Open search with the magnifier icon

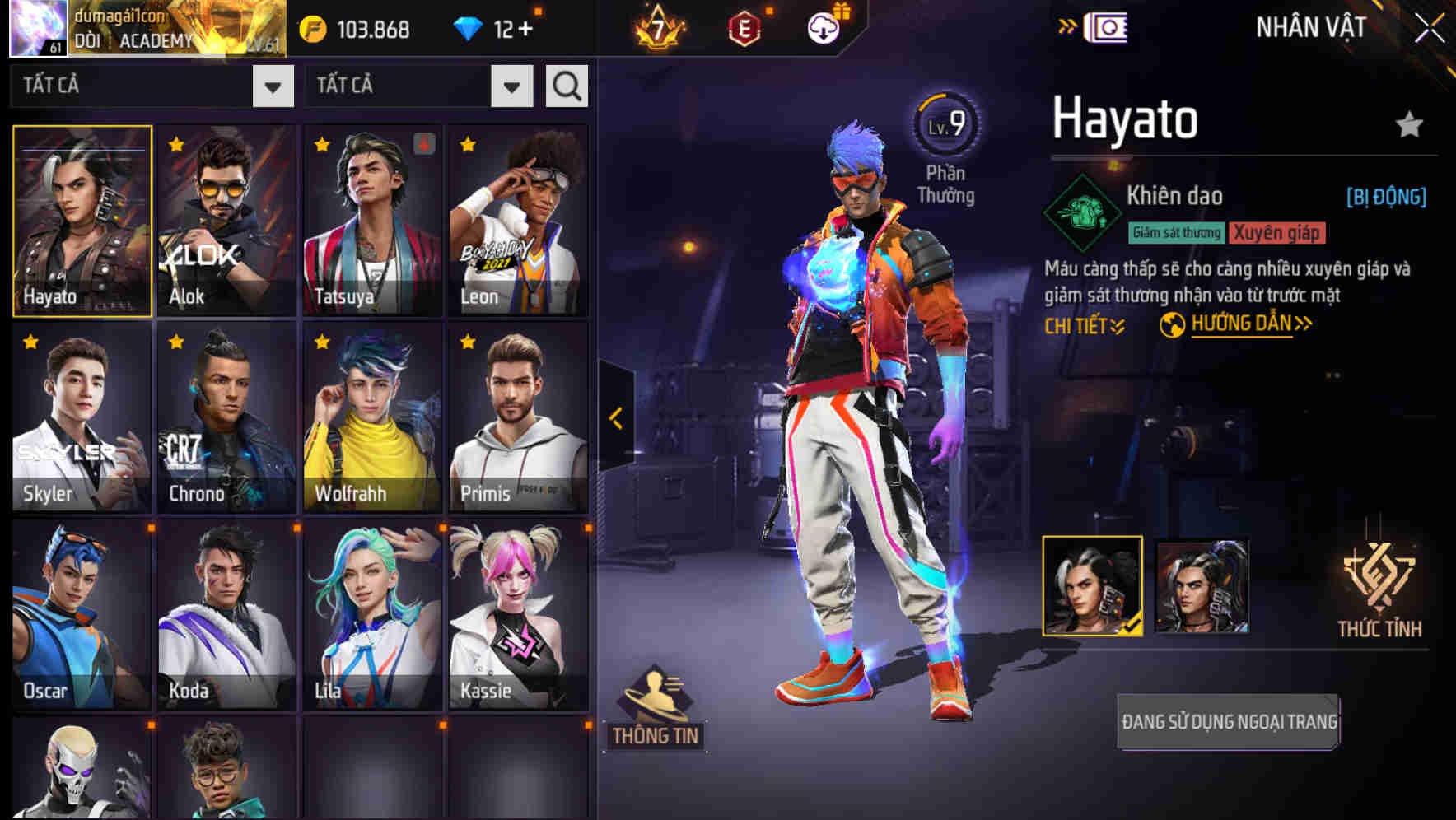[566, 85]
